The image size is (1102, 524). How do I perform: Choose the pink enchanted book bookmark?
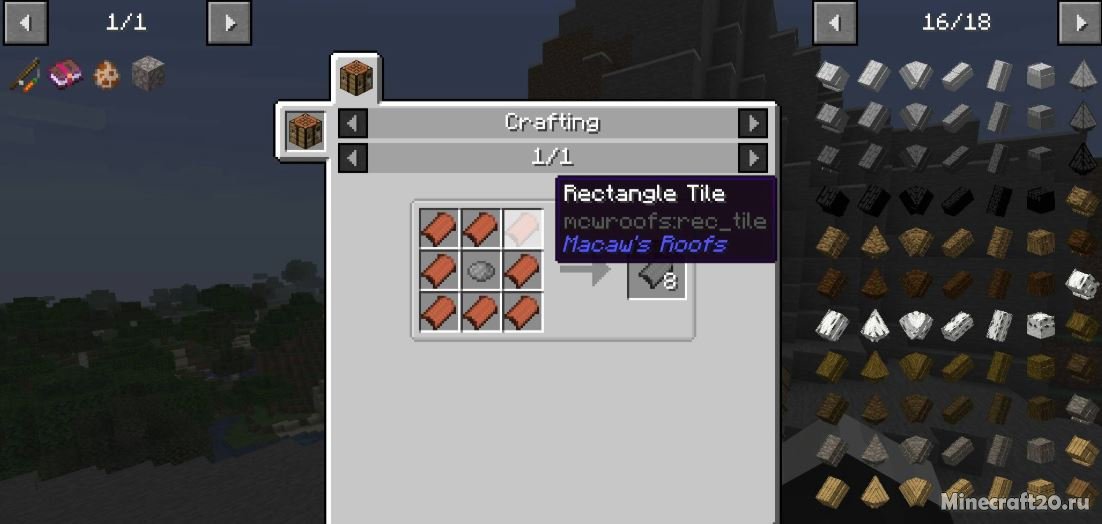67,75
